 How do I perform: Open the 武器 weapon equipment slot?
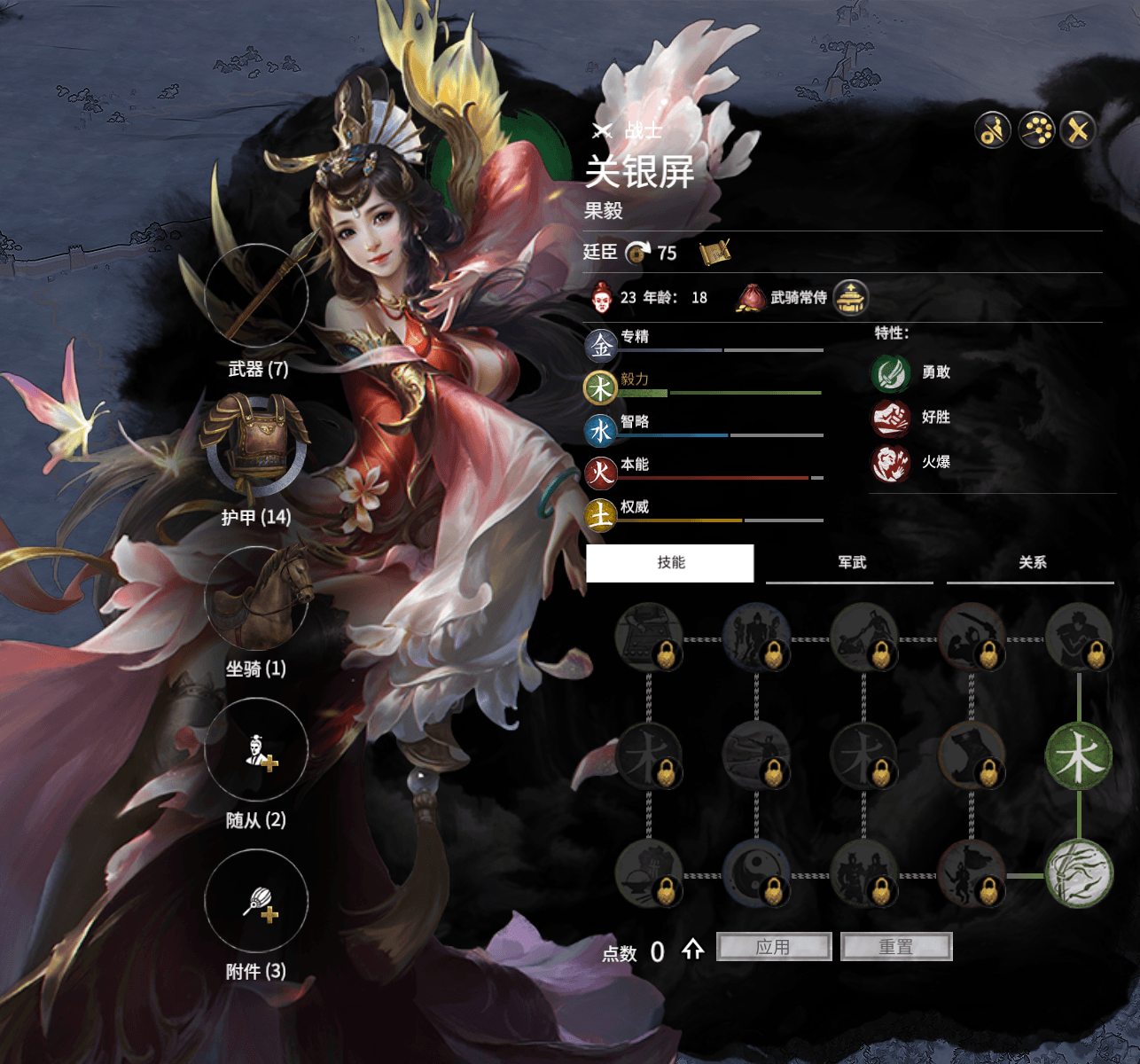[256, 296]
